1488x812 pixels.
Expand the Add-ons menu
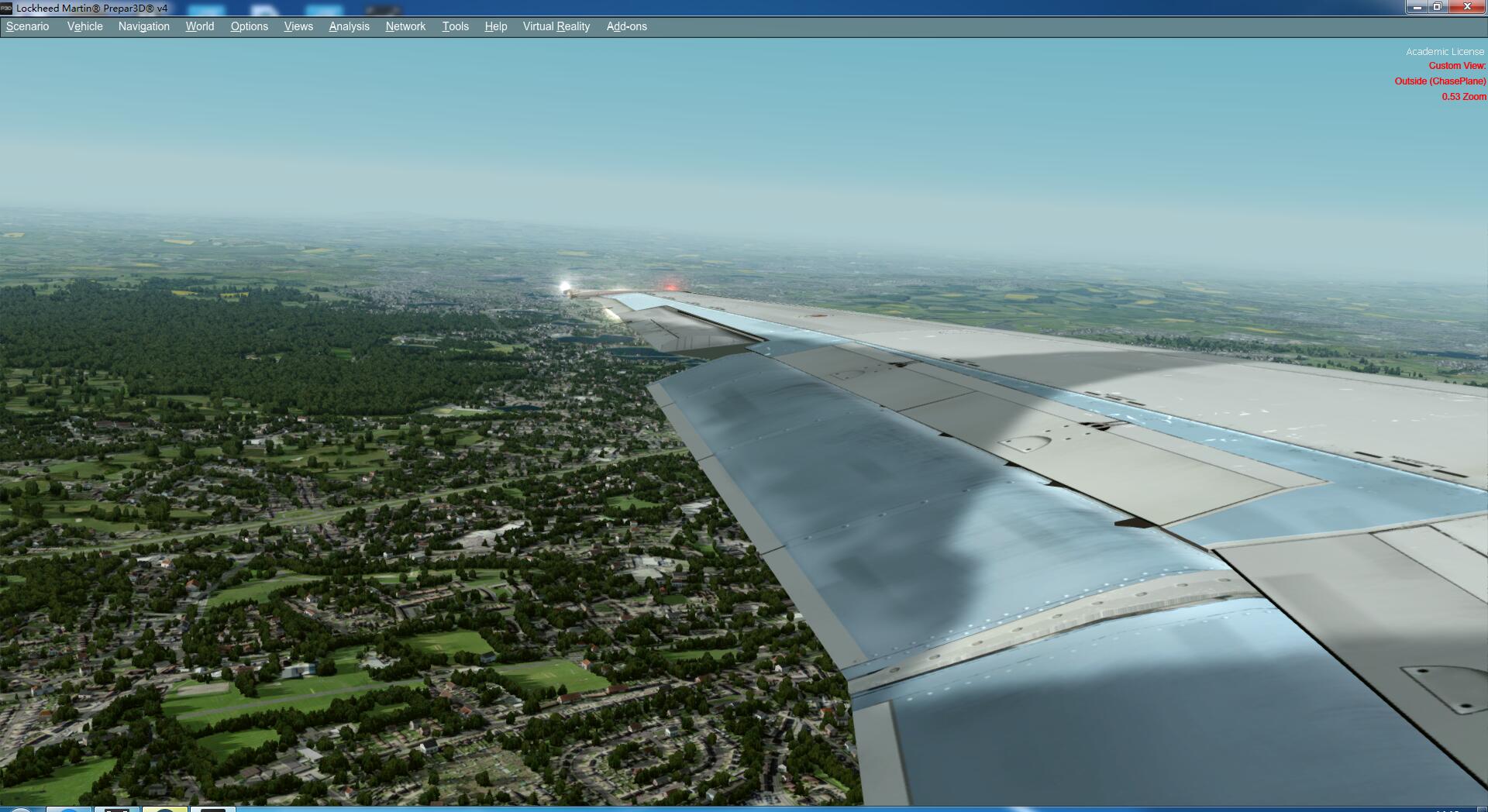tap(626, 26)
